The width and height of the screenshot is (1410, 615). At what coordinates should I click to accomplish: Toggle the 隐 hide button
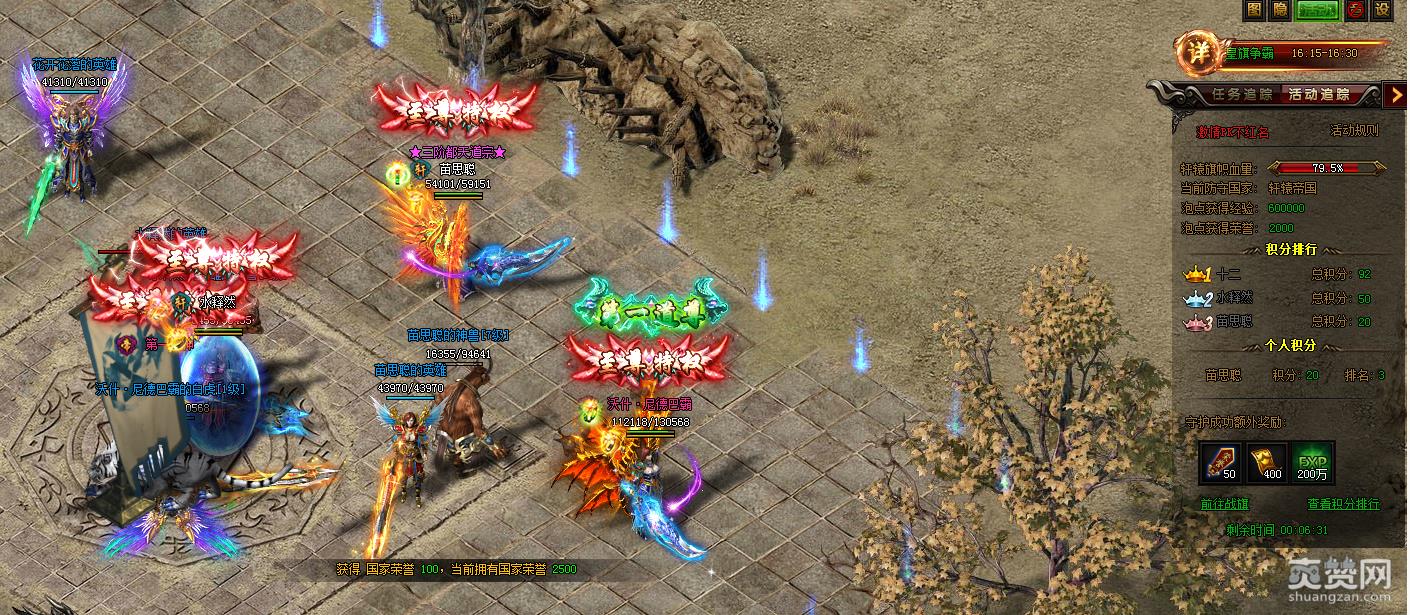1280,10
